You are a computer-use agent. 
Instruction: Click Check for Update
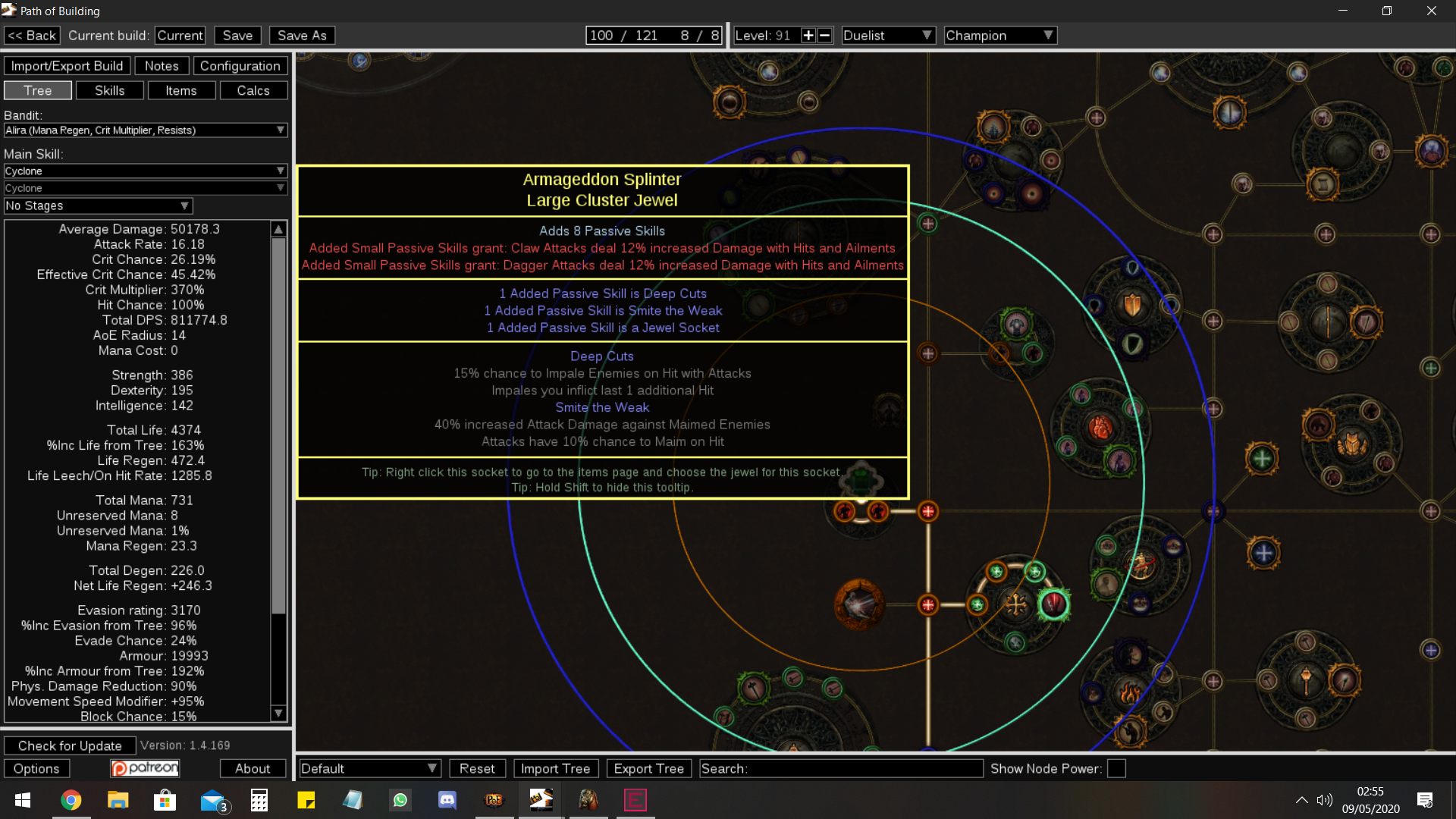coord(70,745)
